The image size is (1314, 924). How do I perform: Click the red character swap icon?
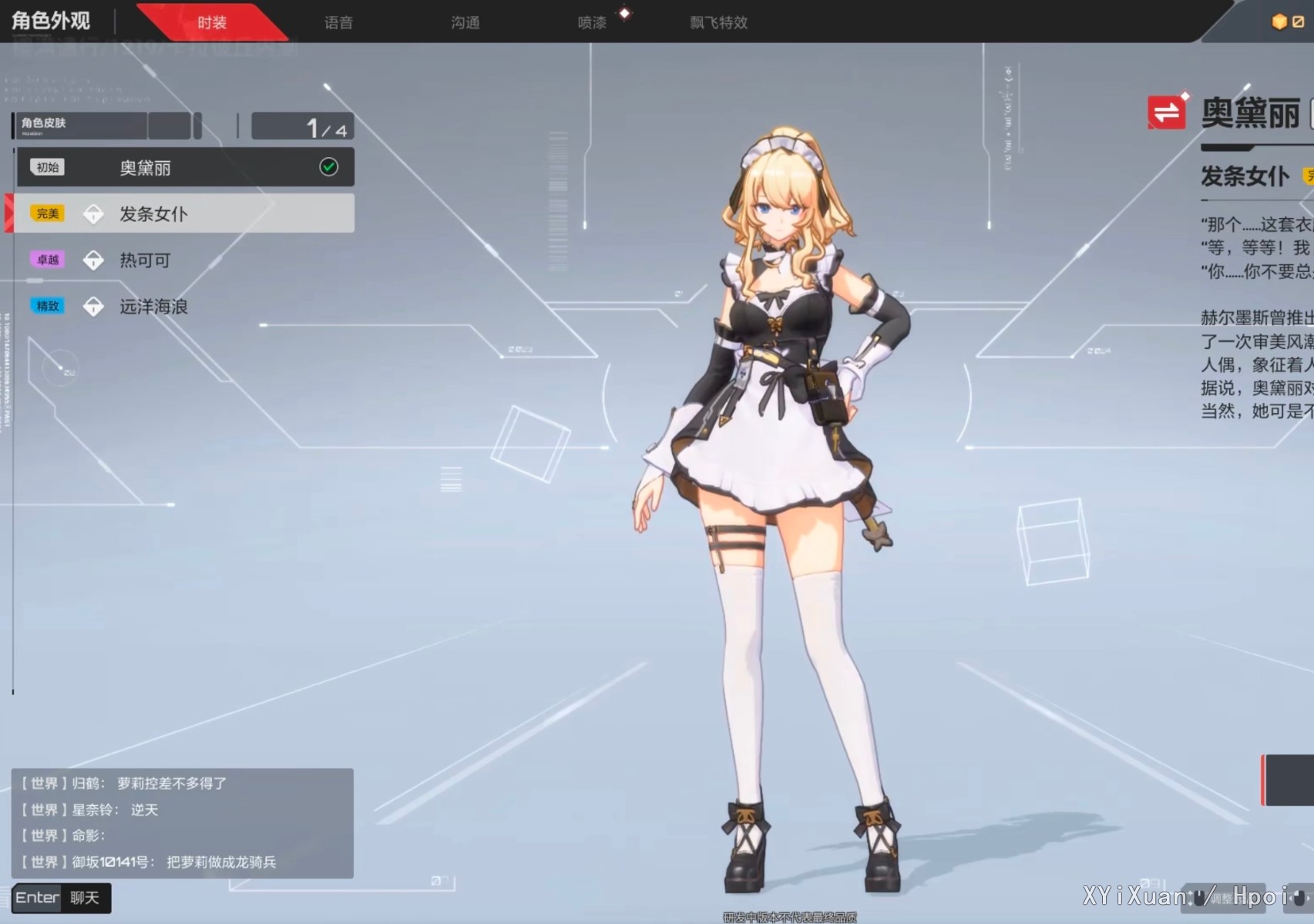[1166, 113]
